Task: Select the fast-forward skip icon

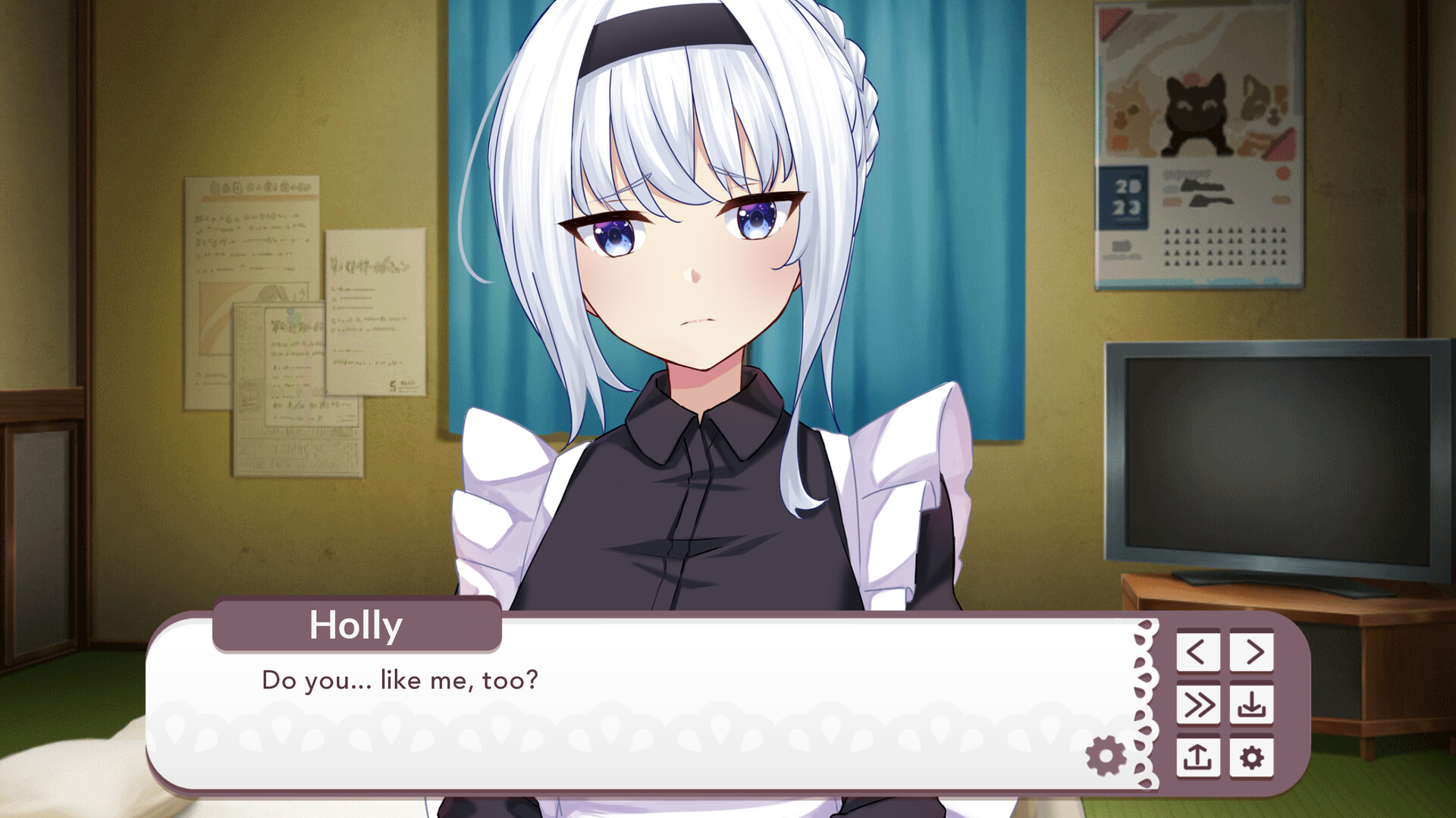Action: tap(1200, 704)
